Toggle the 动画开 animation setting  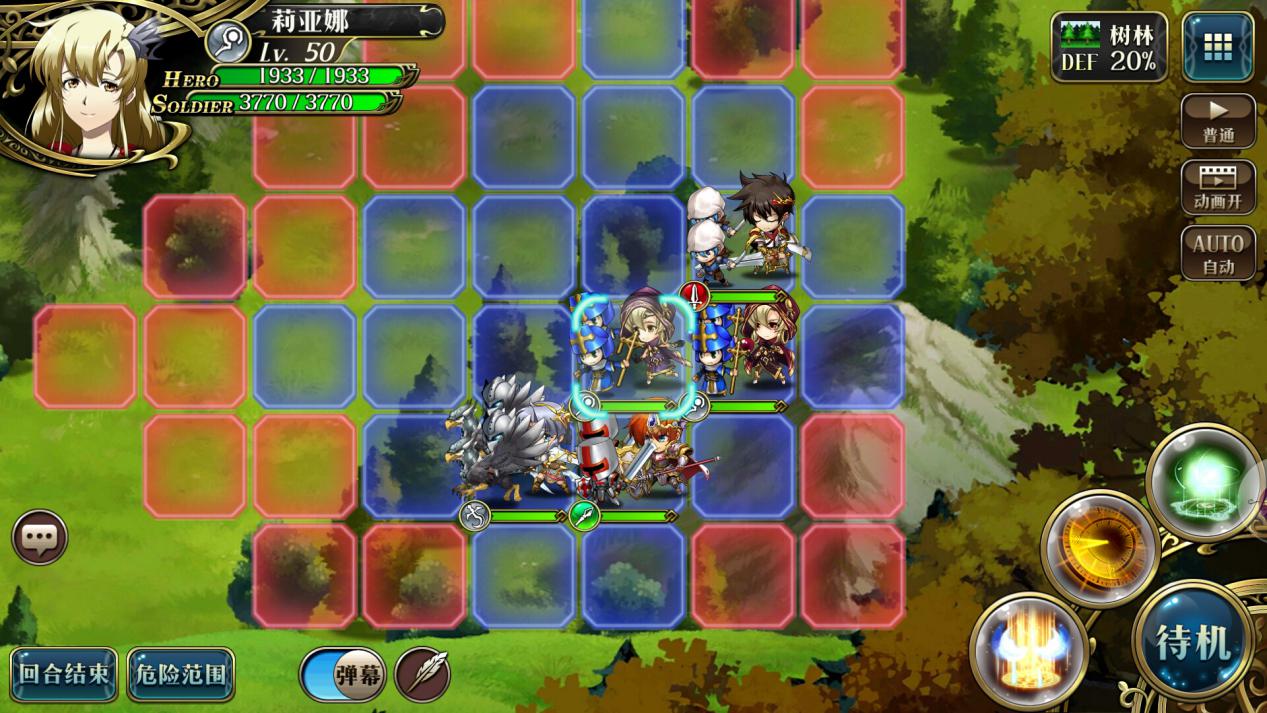click(x=1217, y=187)
